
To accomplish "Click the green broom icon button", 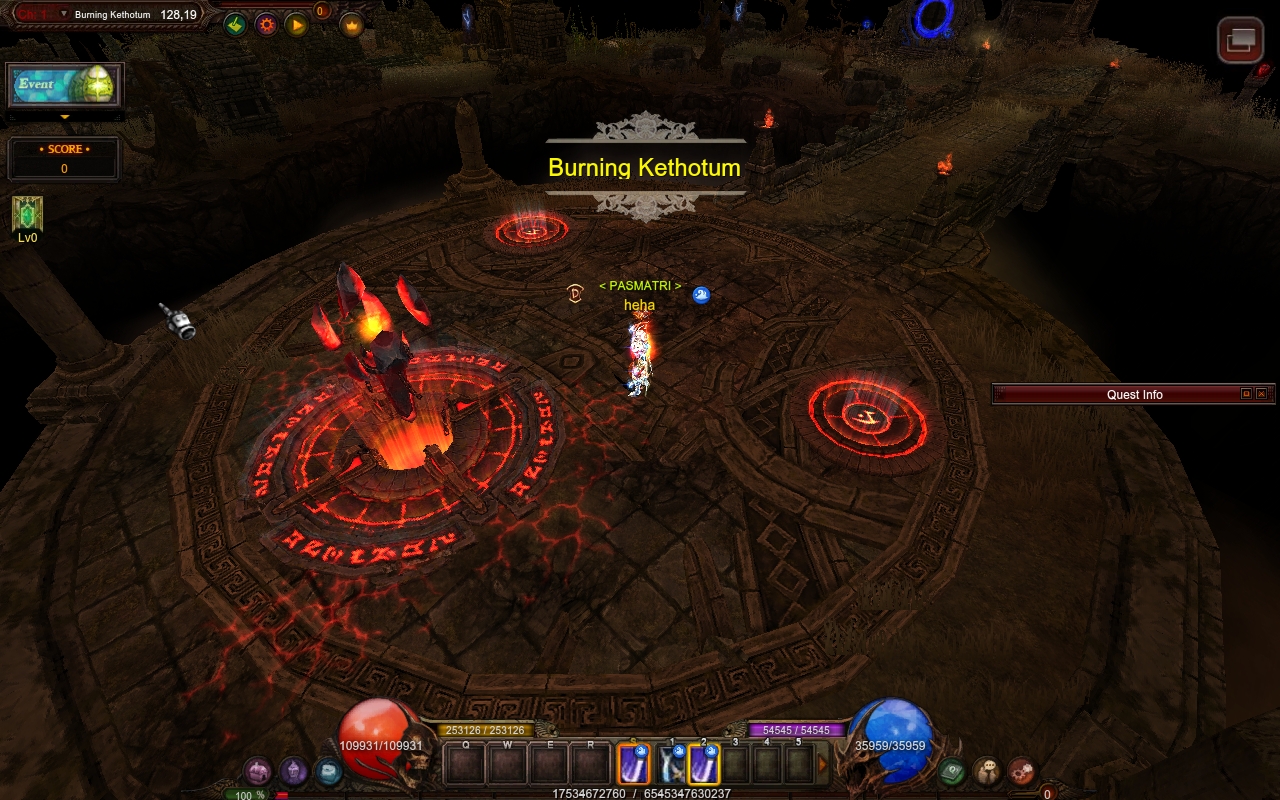I will pos(235,25).
